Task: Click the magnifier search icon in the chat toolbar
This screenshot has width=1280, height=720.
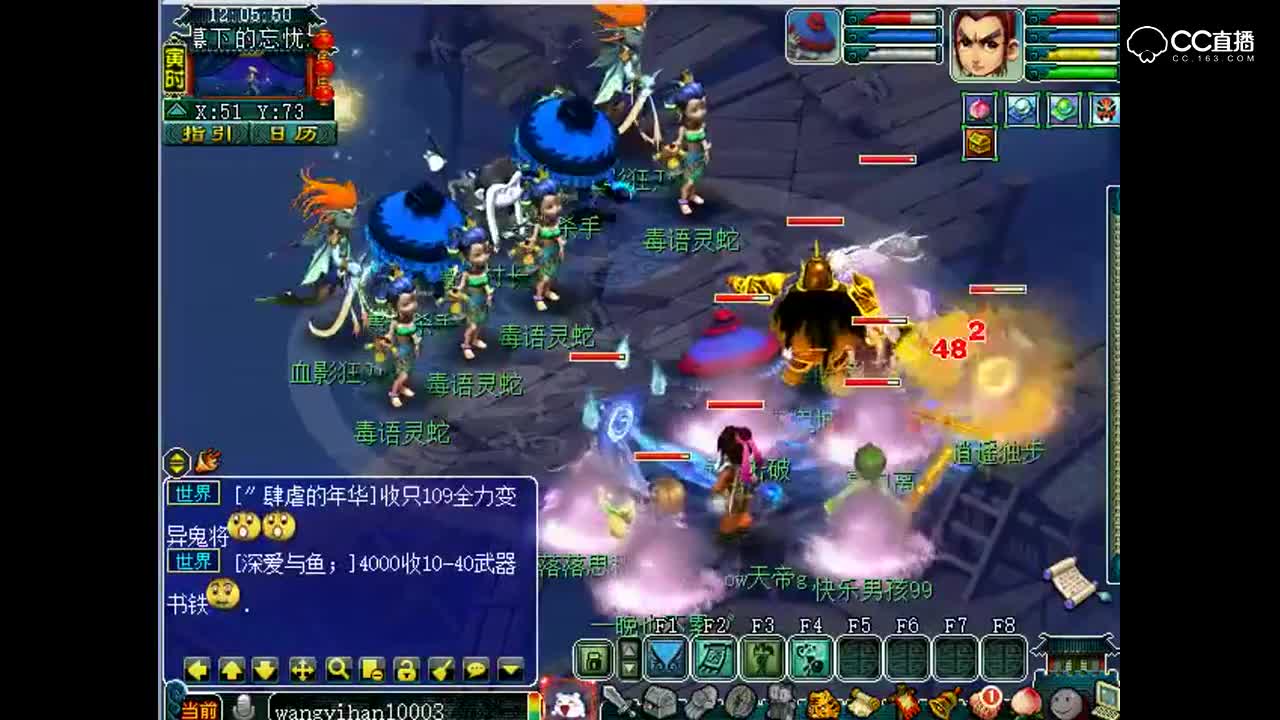Action: (338, 670)
